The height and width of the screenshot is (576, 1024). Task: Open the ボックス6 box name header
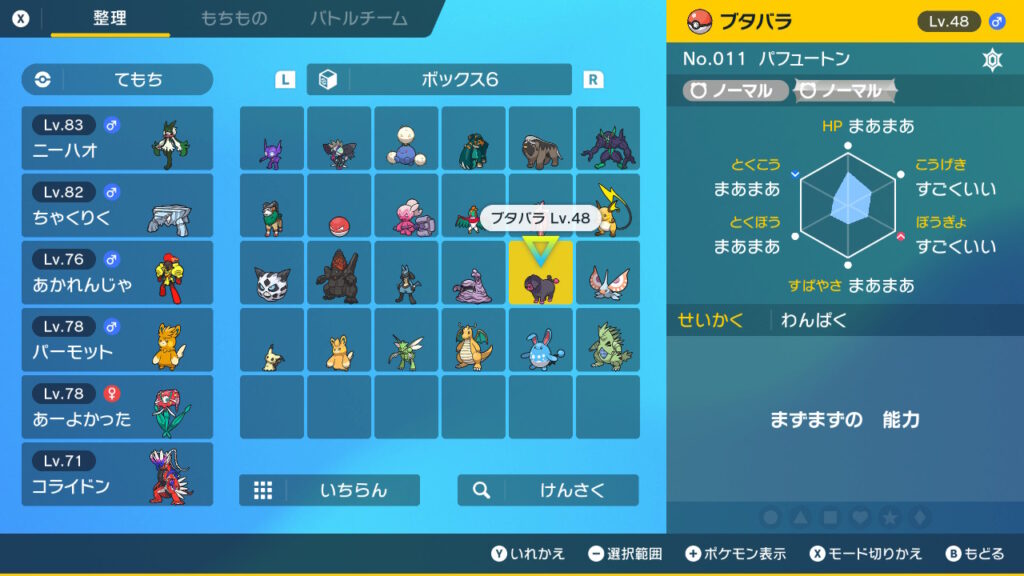coord(439,80)
